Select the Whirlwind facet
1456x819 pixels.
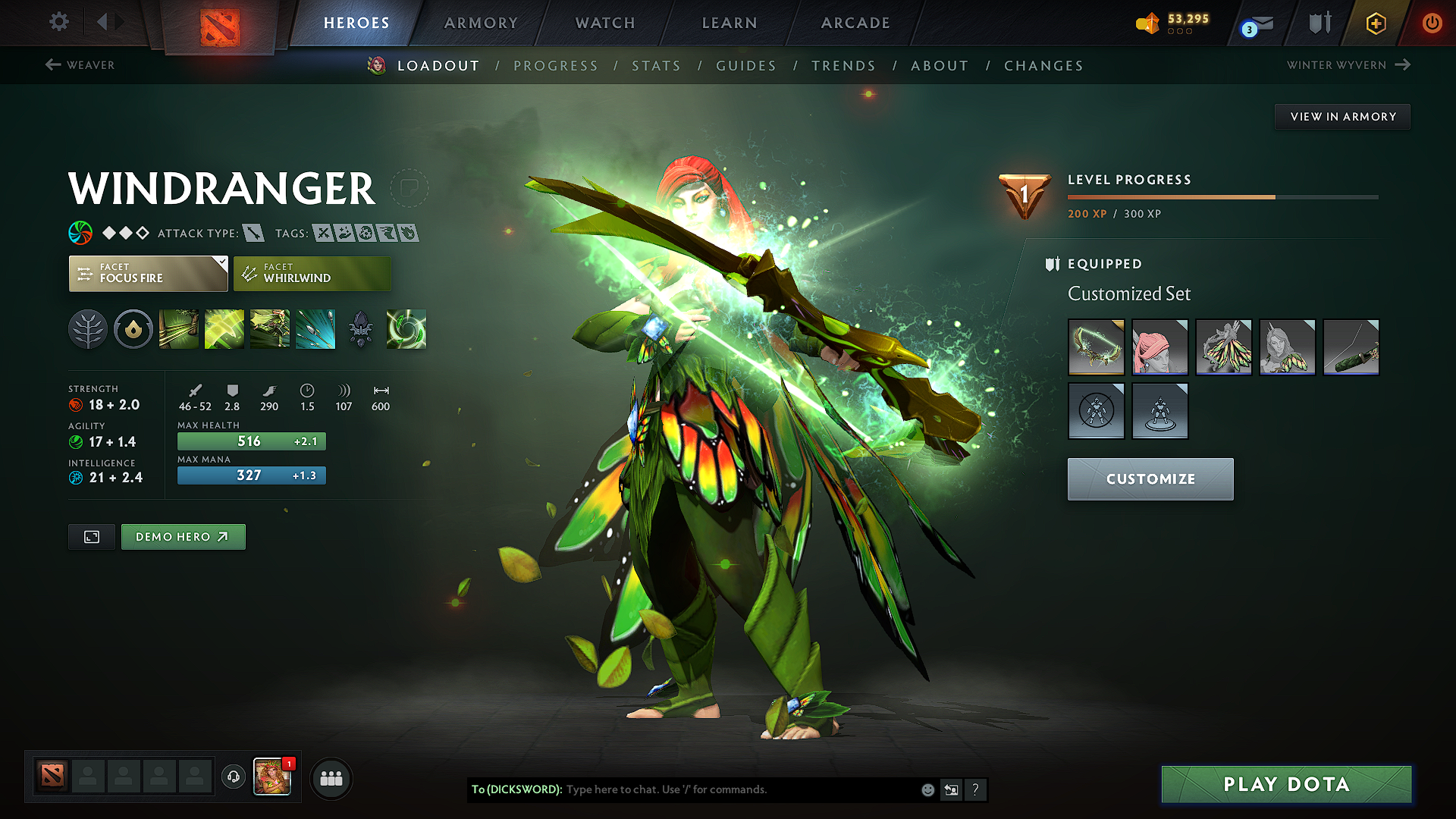point(312,273)
